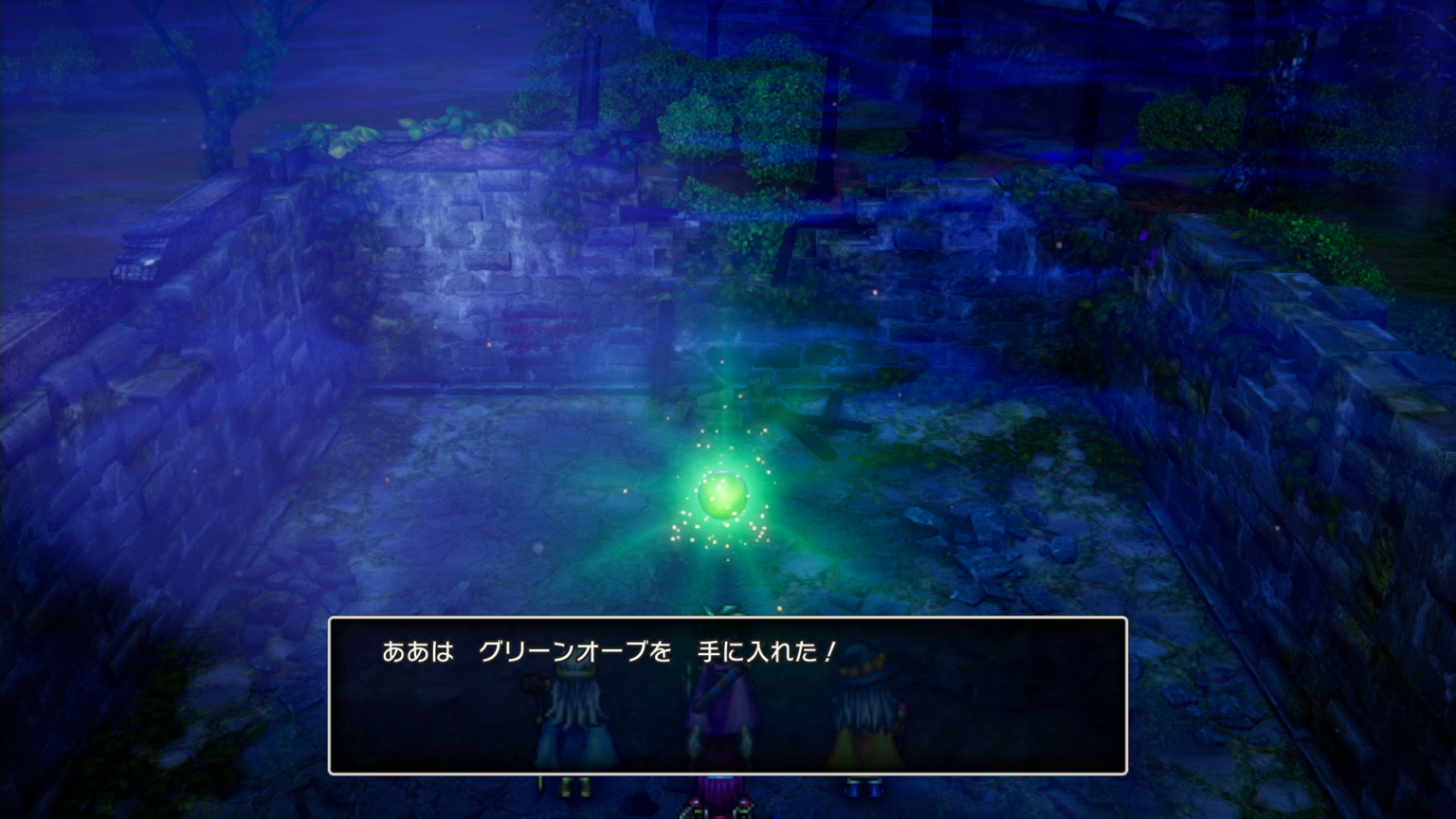The height and width of the screenshot is (819, 1456).
Task: Click 手に入れた！ to continue the story
Action: pos(768,651)
